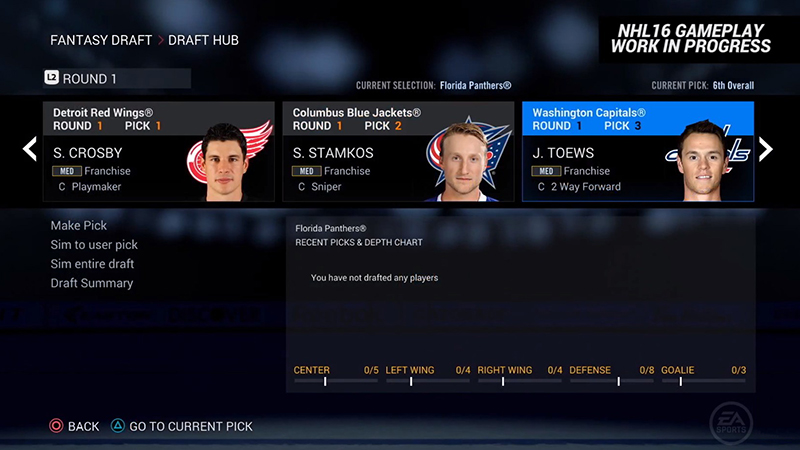The height and width of the screenshot is (450, 800).
Task: Click the right arrow to show later picks
Action: [x=766, y=150]
